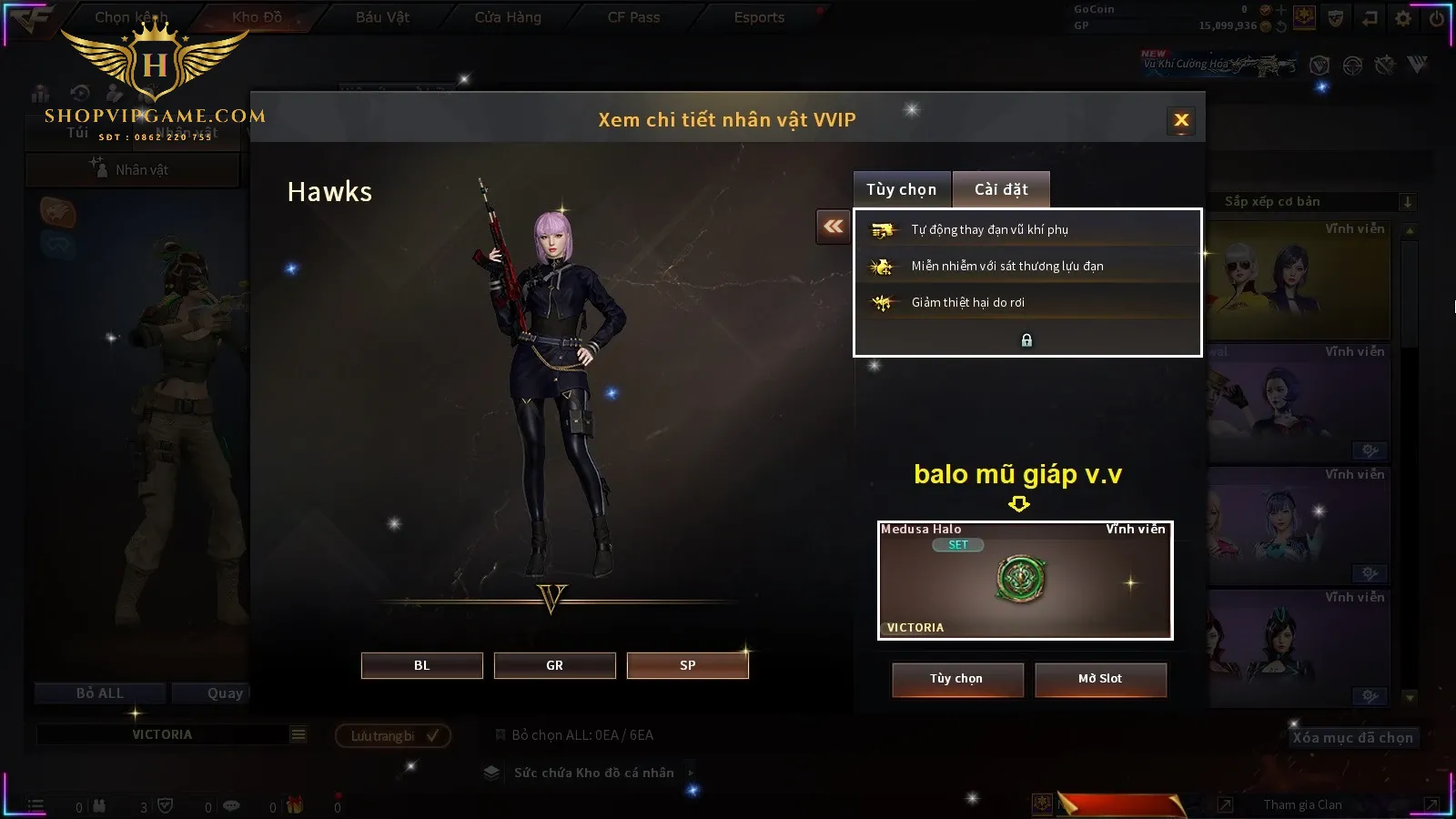Collapse panel with double-arrow button
Image resolution: width=1456 pixels, height=819 pixels.
[x=833, y=227]
